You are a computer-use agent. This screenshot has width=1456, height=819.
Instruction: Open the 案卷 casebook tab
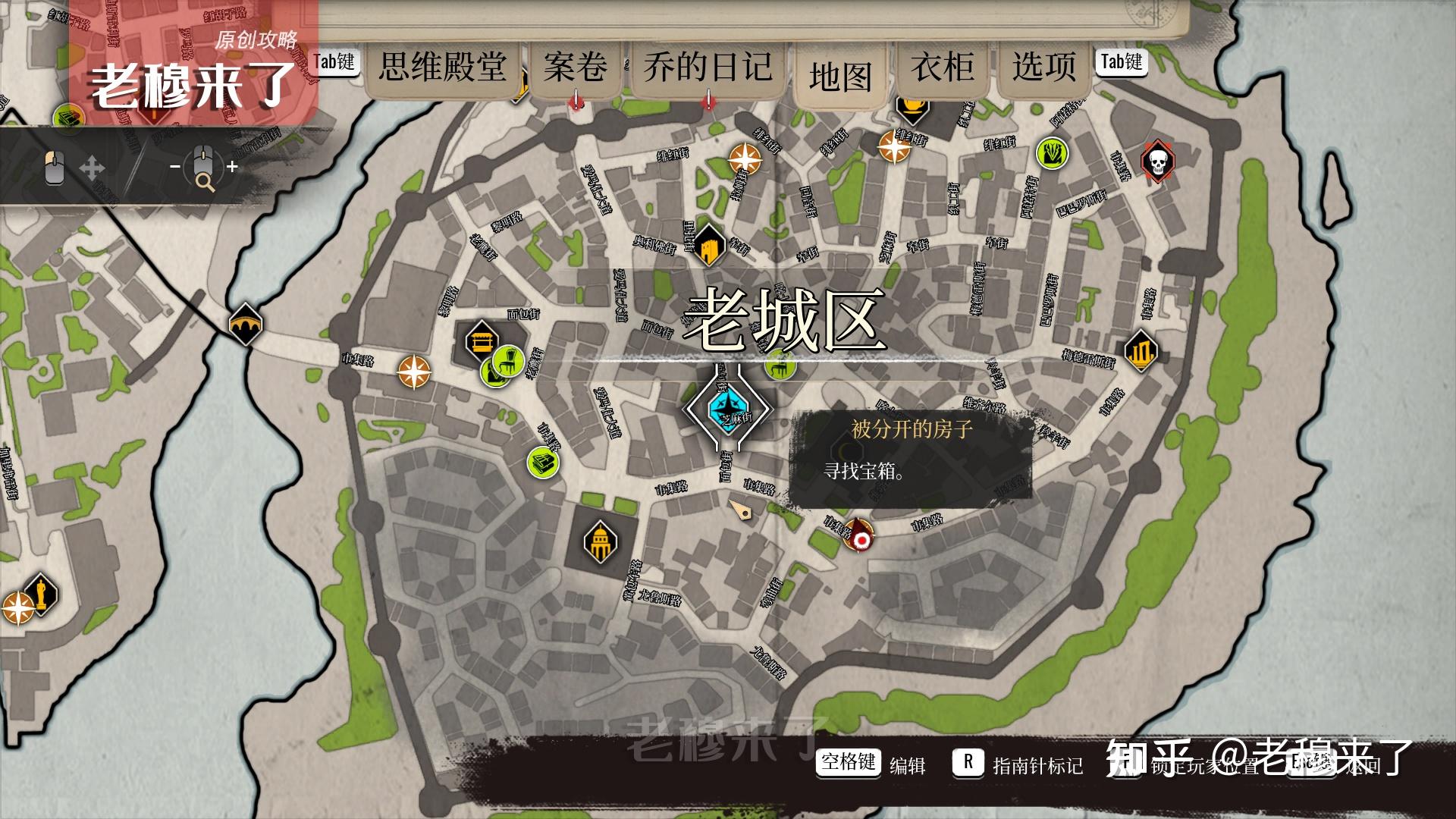click(x=576, y=67)
